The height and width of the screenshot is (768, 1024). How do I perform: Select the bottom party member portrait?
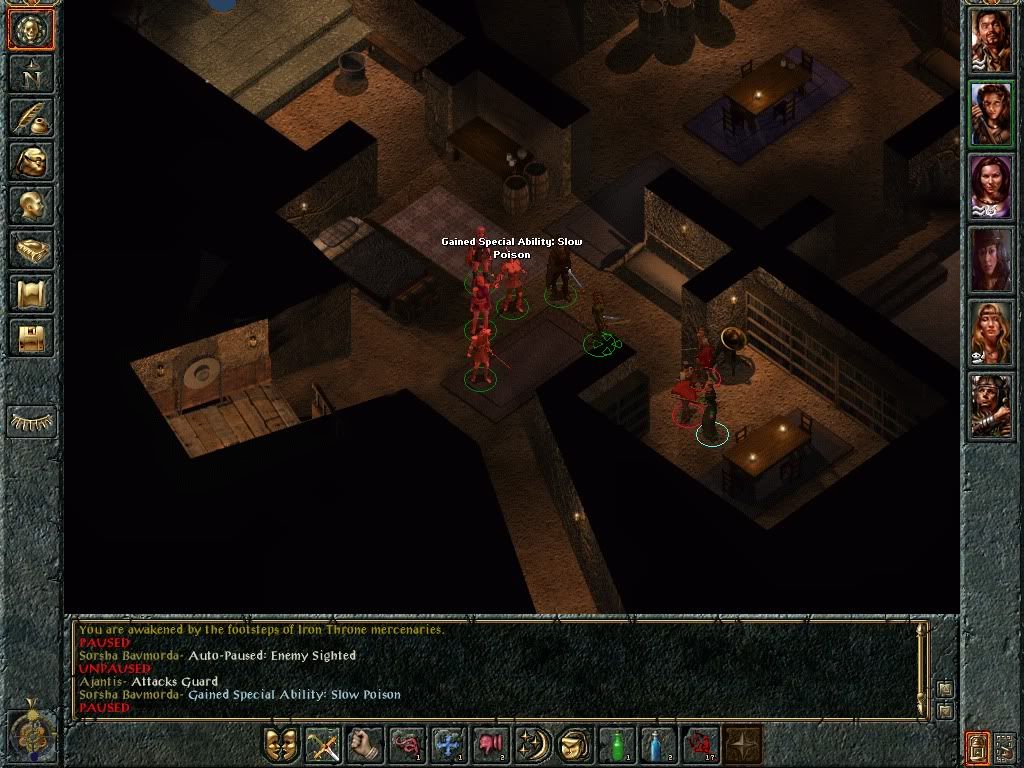pyautogui.click(x=991, y=405)
